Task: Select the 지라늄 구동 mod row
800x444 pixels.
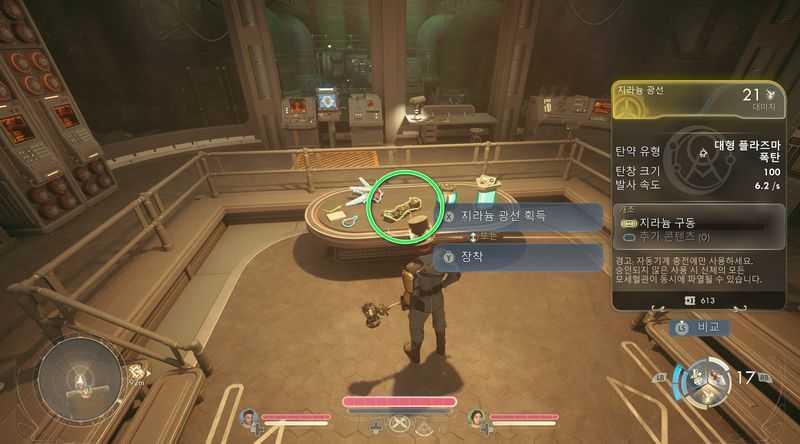Action: (x=699, y=220)
